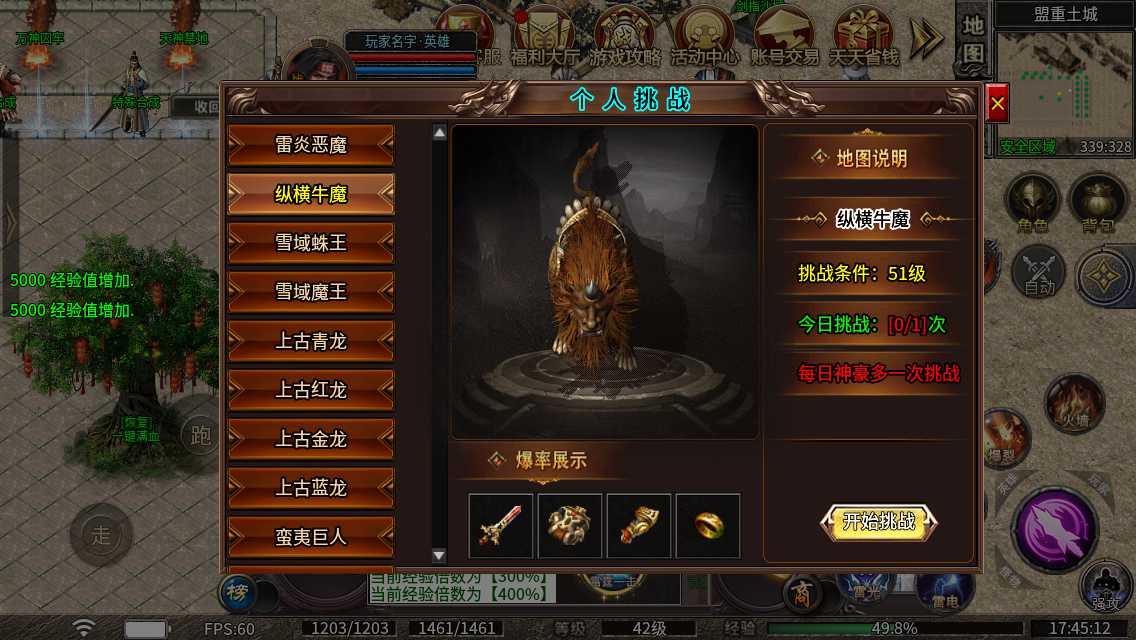Open the 地图 map button
This screenshot has width=1136, height=640.
973,42
